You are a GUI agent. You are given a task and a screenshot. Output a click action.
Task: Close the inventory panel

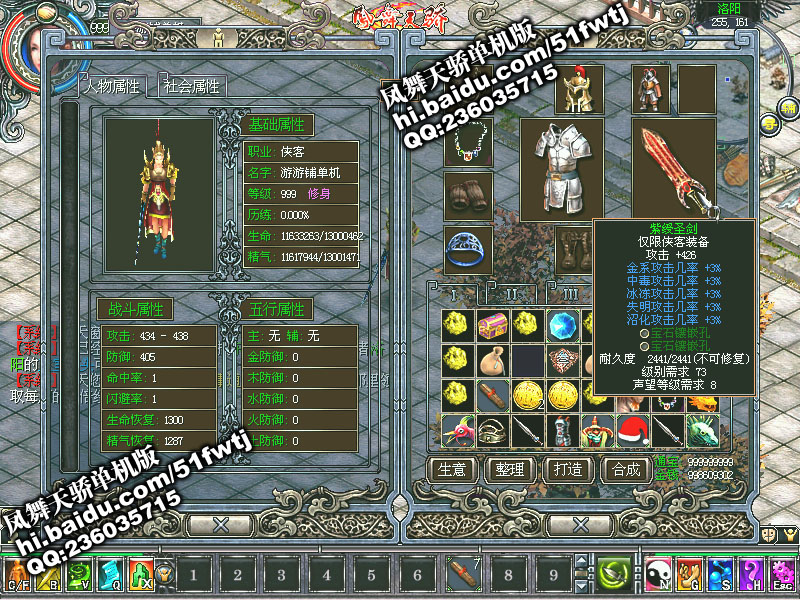[579, 523]
